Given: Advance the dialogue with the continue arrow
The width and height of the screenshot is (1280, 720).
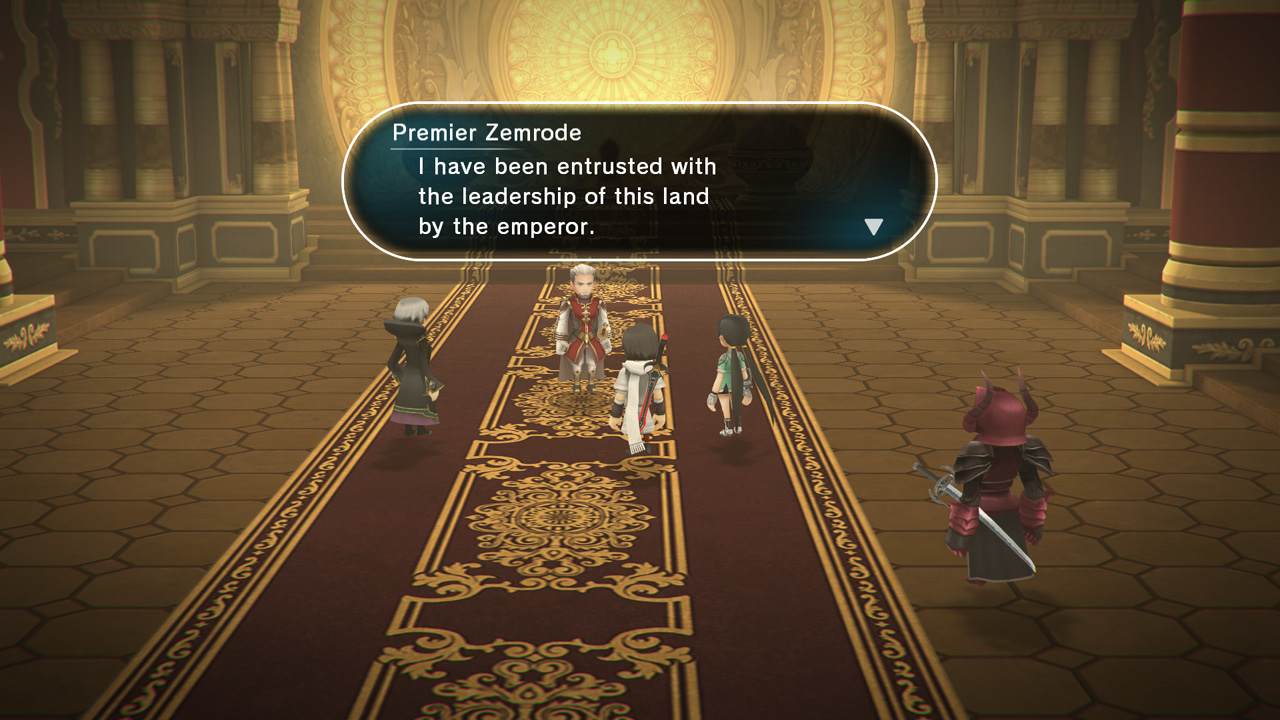Looking at the screenshot, I should point(873,225).
